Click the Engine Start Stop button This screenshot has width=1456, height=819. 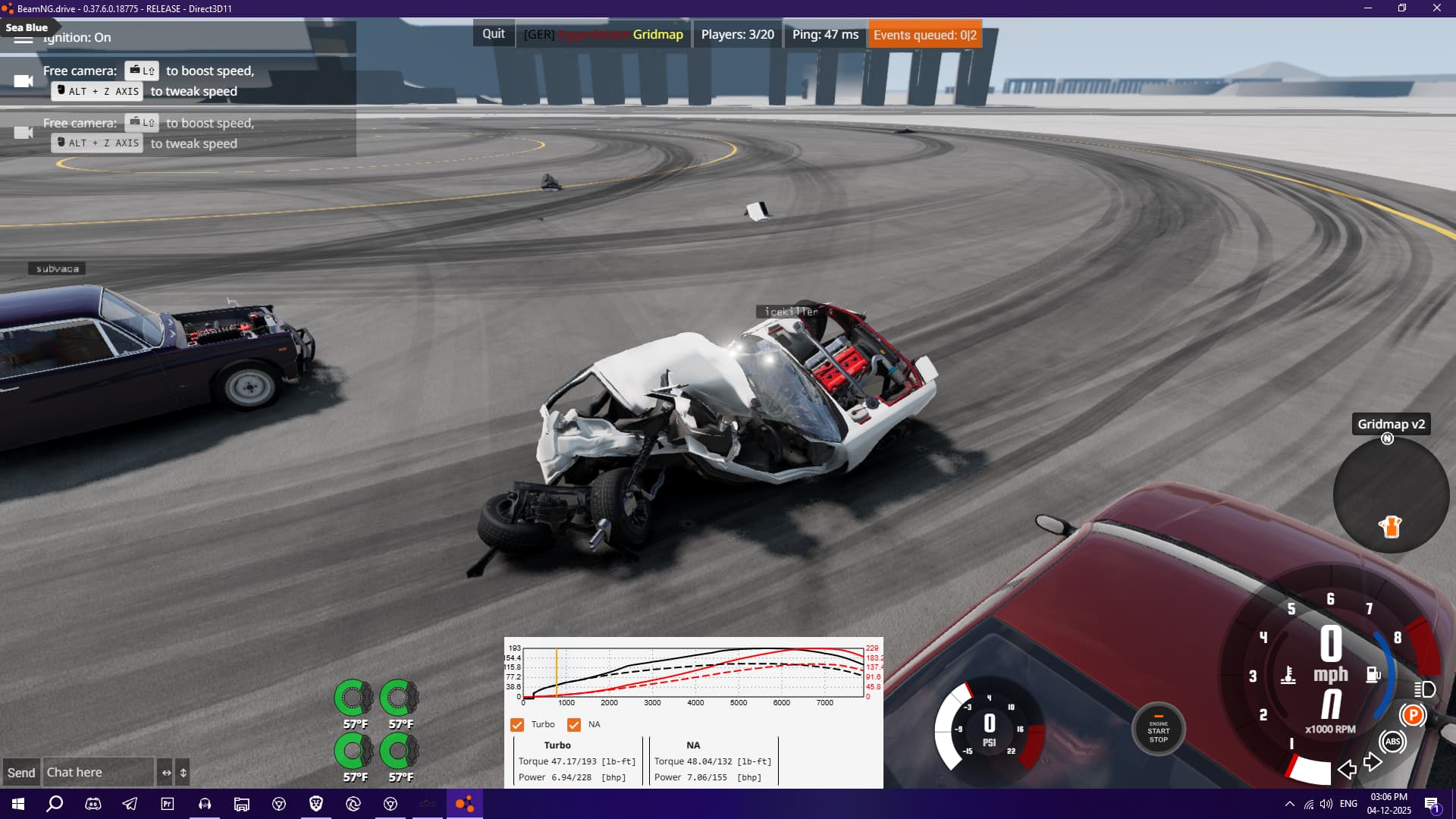click(1158, 730)
